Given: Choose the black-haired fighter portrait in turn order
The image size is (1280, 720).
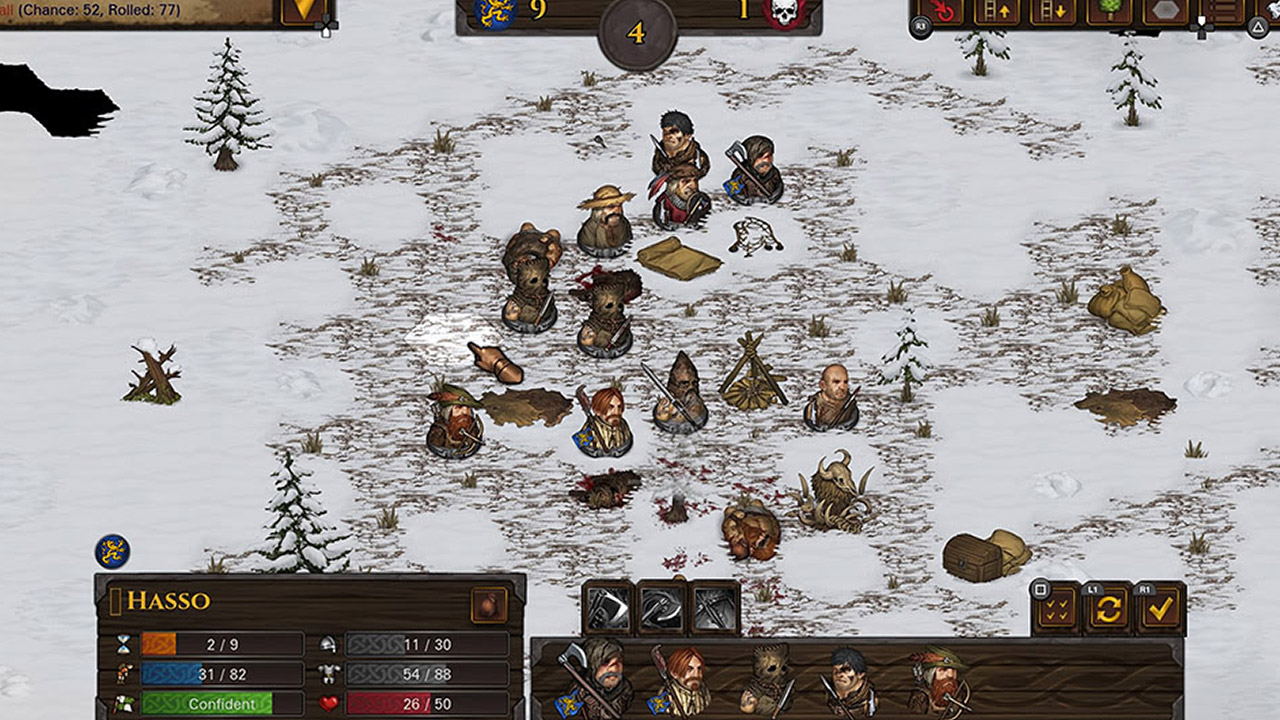Looking at the screenshot, I should (850, 680).
